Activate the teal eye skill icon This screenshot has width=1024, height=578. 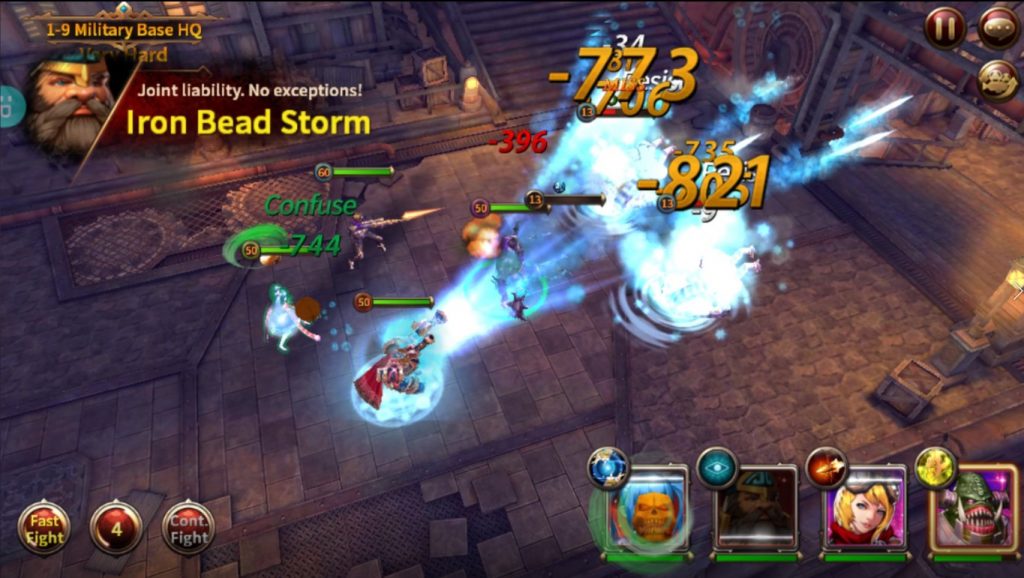pyautogui.click(x=717, y=467)
